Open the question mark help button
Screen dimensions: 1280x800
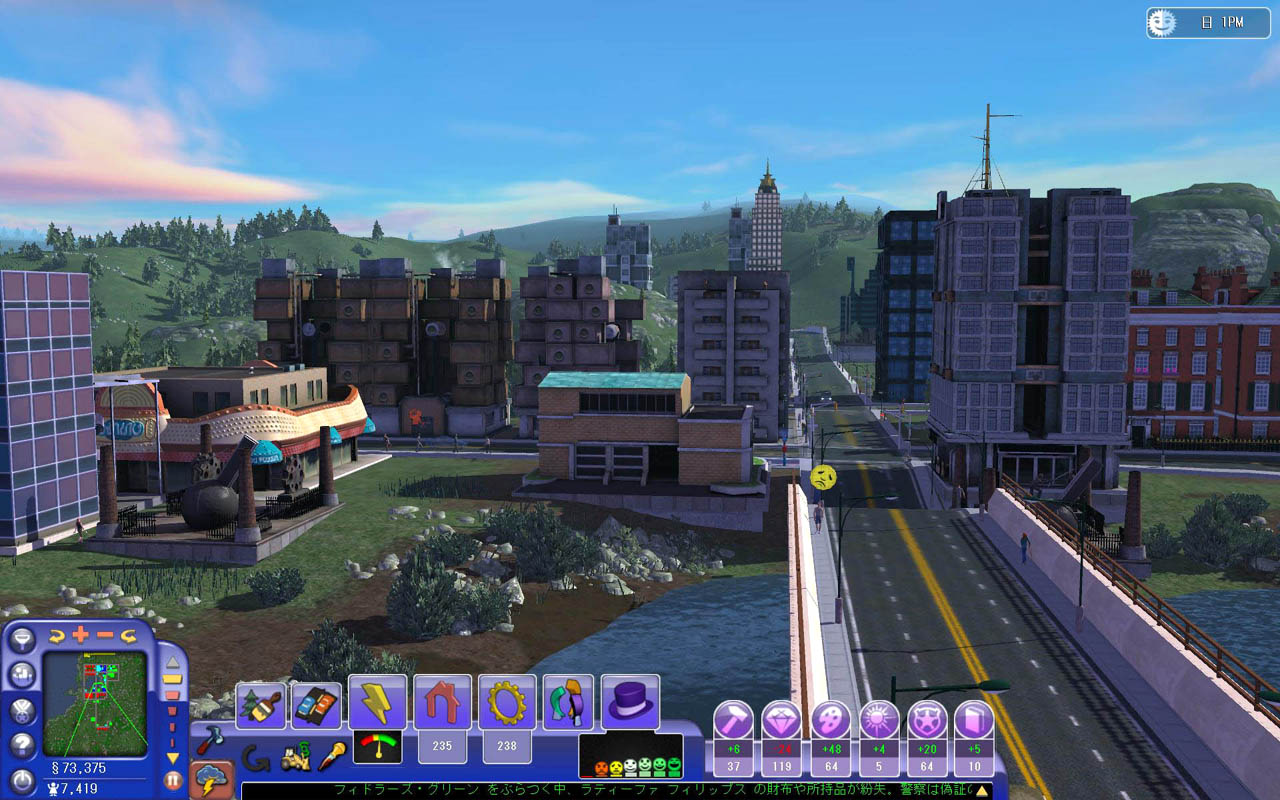click(22, 745)
